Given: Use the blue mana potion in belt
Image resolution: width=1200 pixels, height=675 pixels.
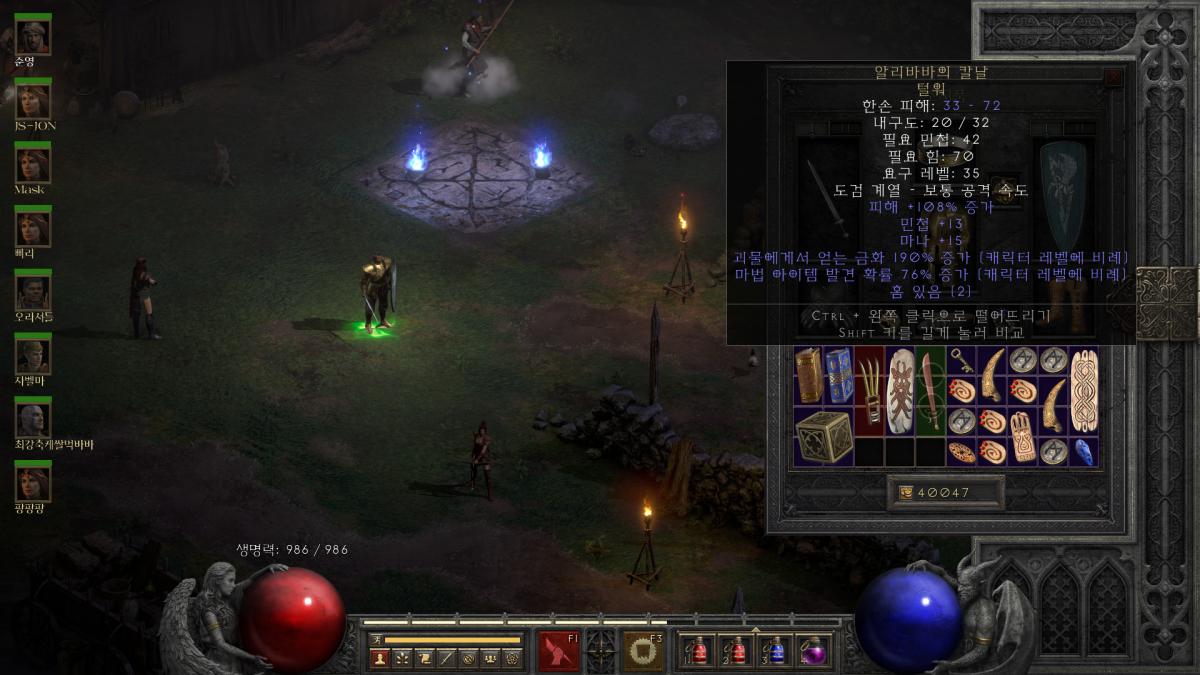Looking at the screenshot, I should (776, 652).
